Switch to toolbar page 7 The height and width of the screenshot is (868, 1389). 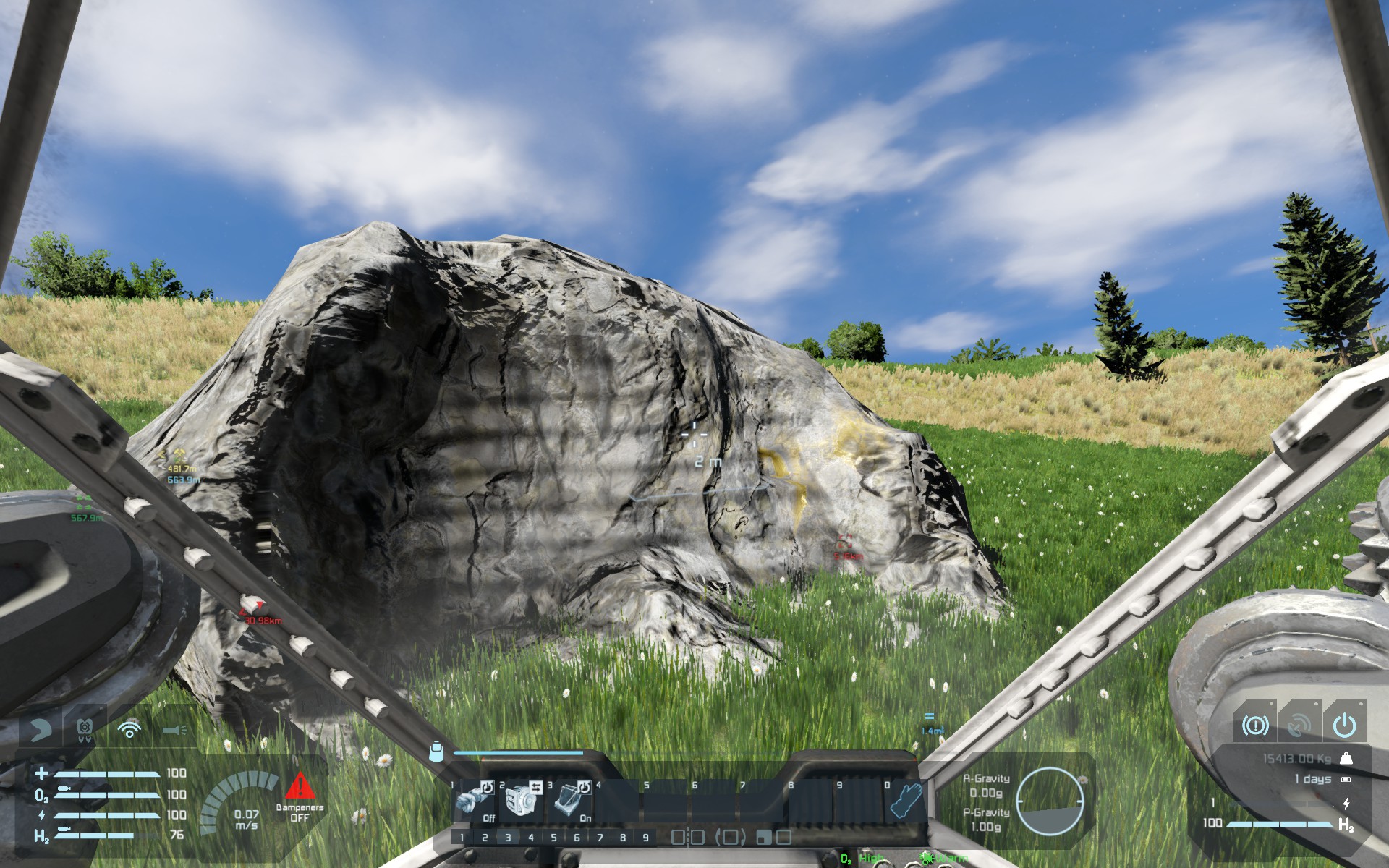[x=600, y=838]
